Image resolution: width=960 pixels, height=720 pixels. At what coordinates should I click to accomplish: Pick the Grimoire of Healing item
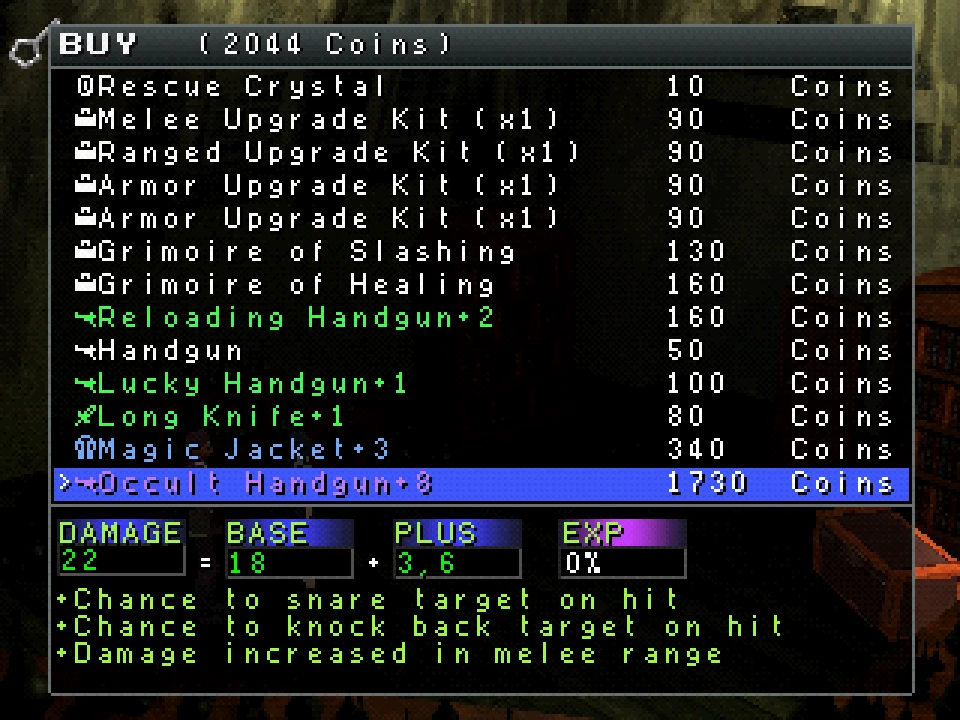click(x=285, y=285)
